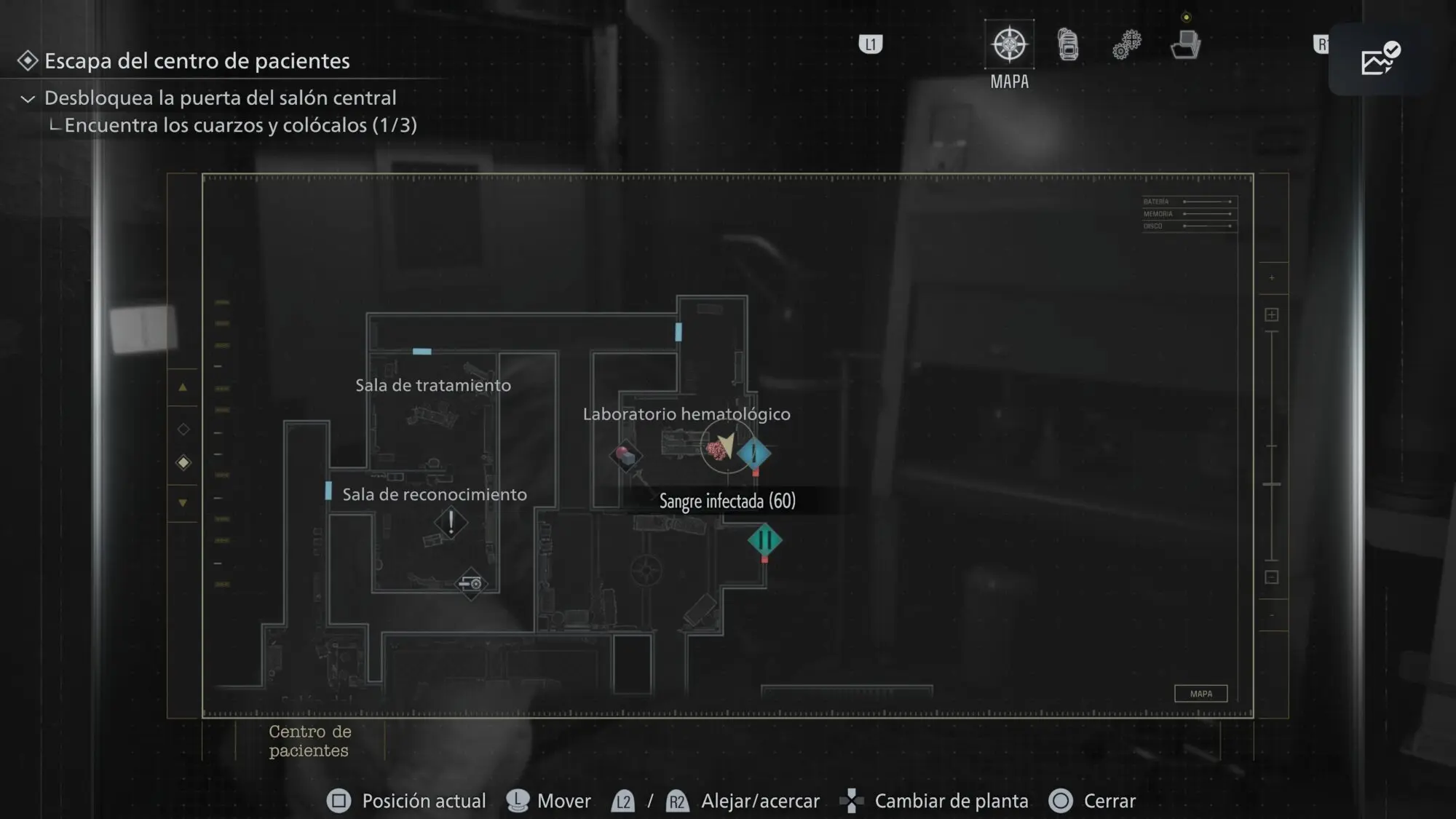The image size is (1456, 819).
Task: Click the exclamation mark map marker
Action: [x=451, y=522]
